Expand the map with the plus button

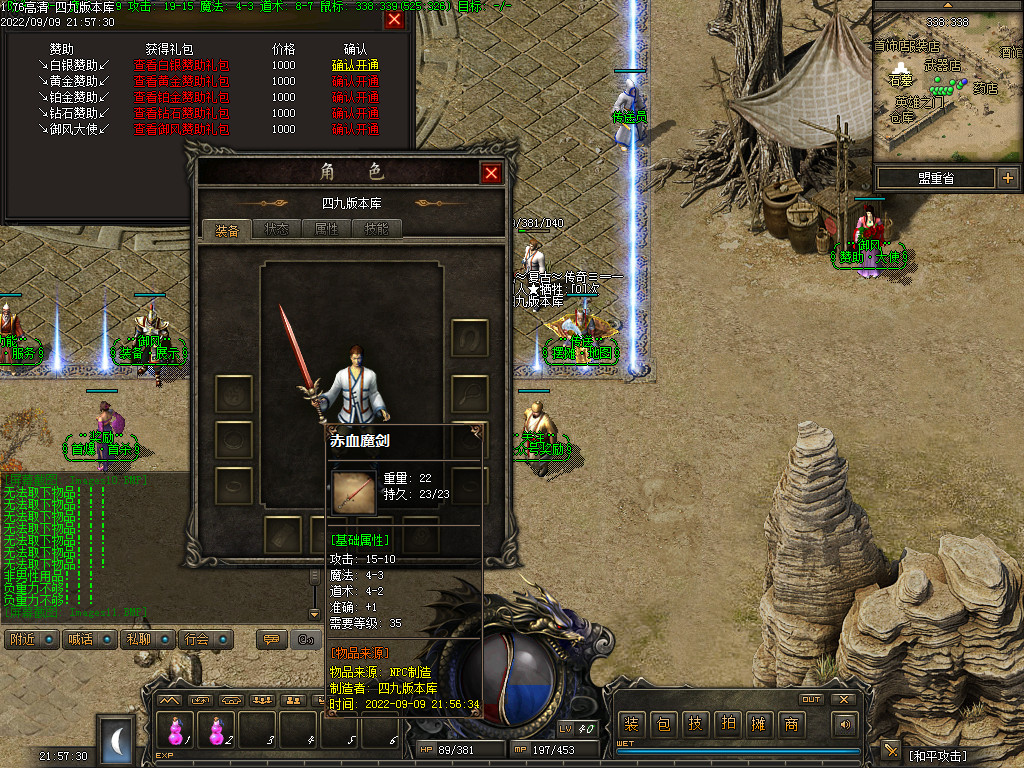(x=1007, y=178)
